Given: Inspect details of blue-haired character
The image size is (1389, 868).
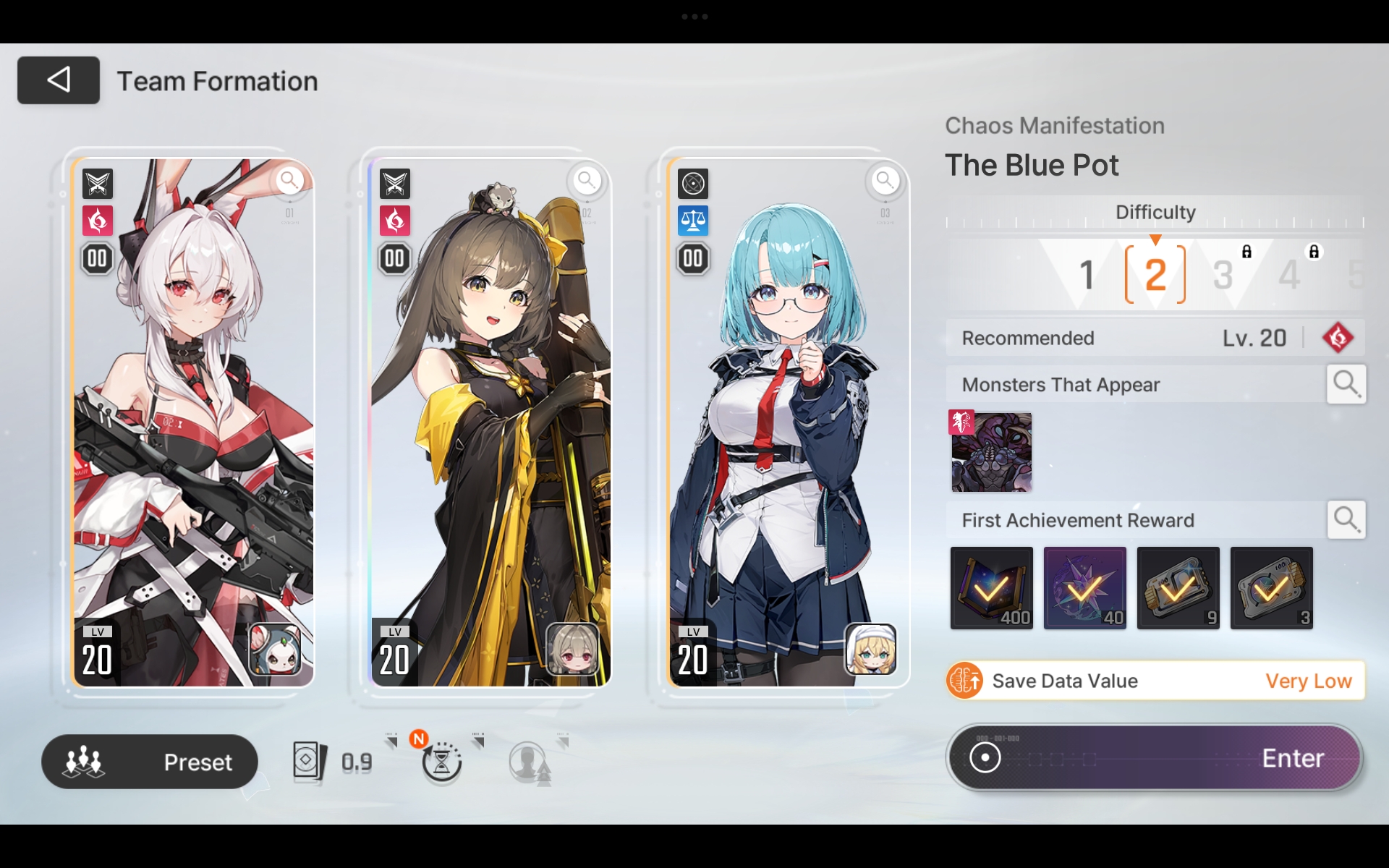Looking at the screenshot, I should (x=885, y=180).
